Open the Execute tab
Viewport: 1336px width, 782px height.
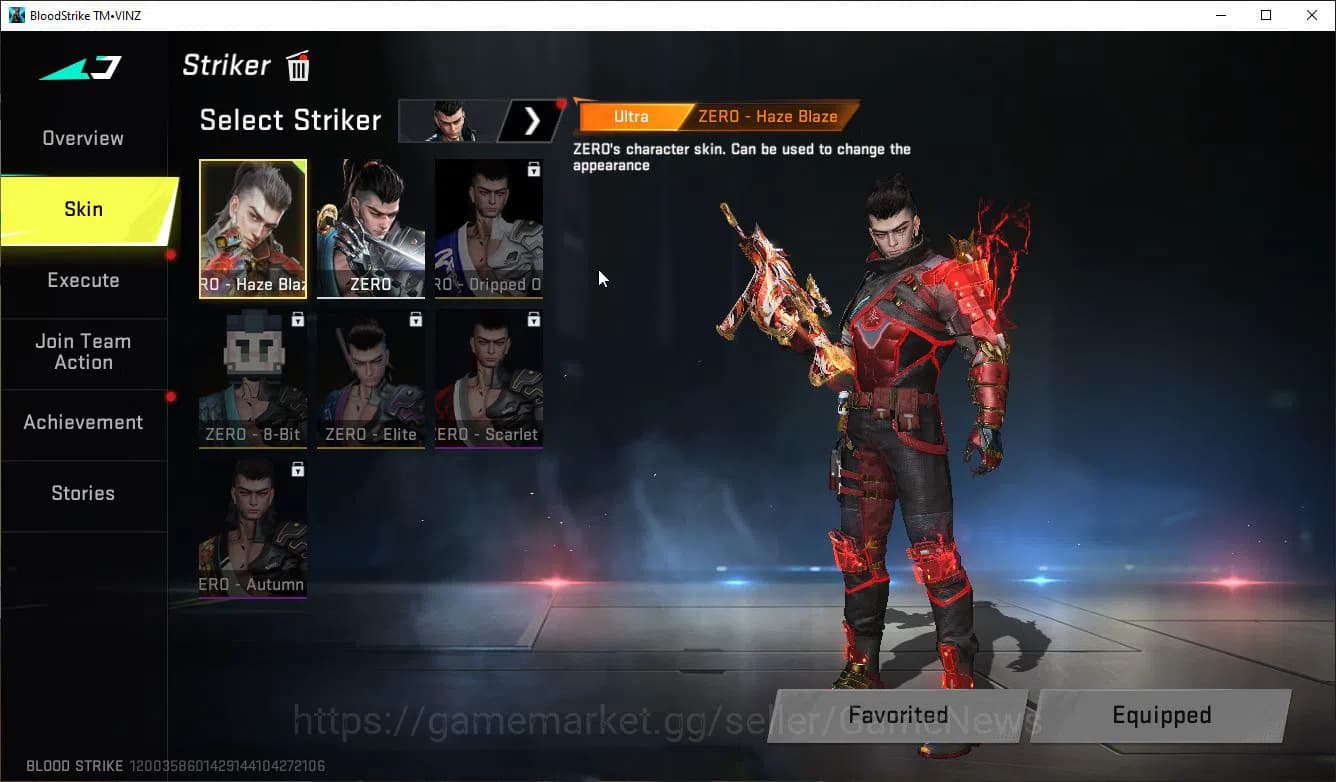[83, 281]
